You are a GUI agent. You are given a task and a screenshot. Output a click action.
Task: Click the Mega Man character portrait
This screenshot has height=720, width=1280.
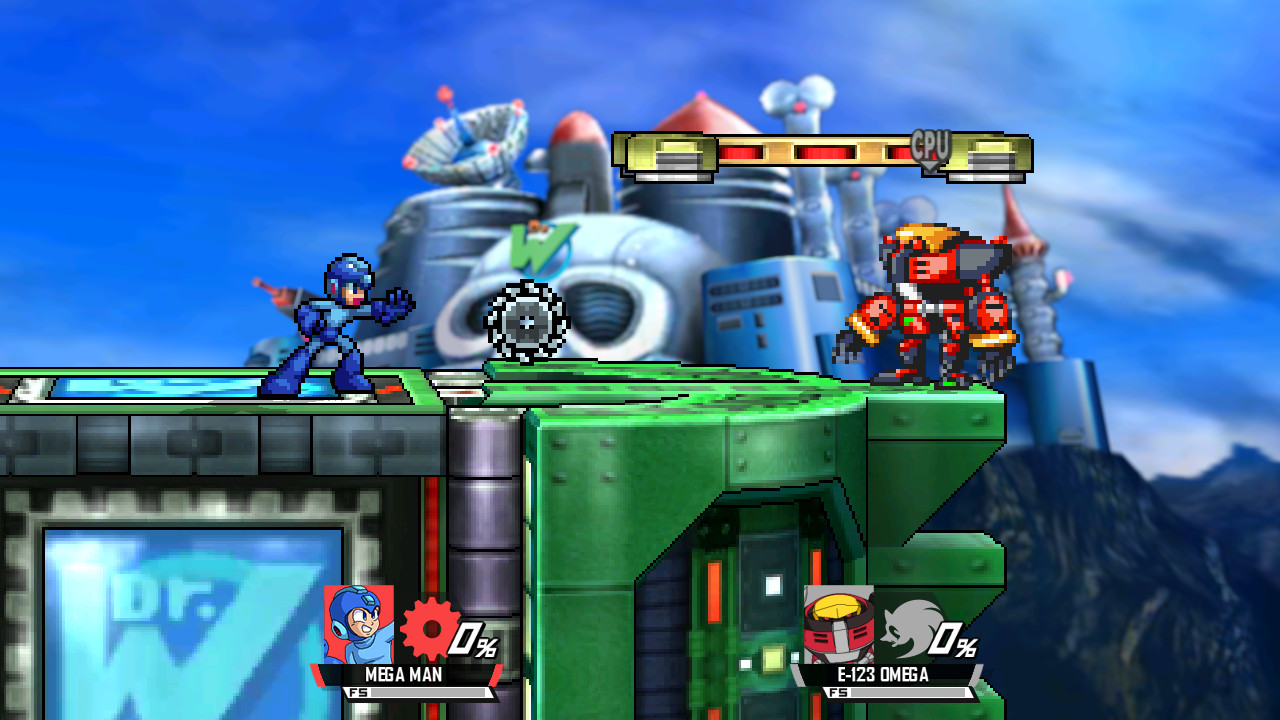pos(357,624)
